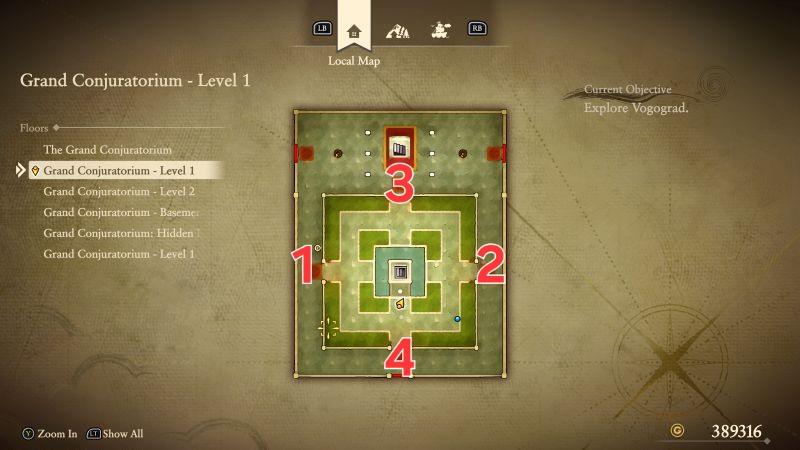Image resolution: width=800 pixels, height=450 pixels.
Task: Open the sailing ship world map tab
Action: (438, 29)
